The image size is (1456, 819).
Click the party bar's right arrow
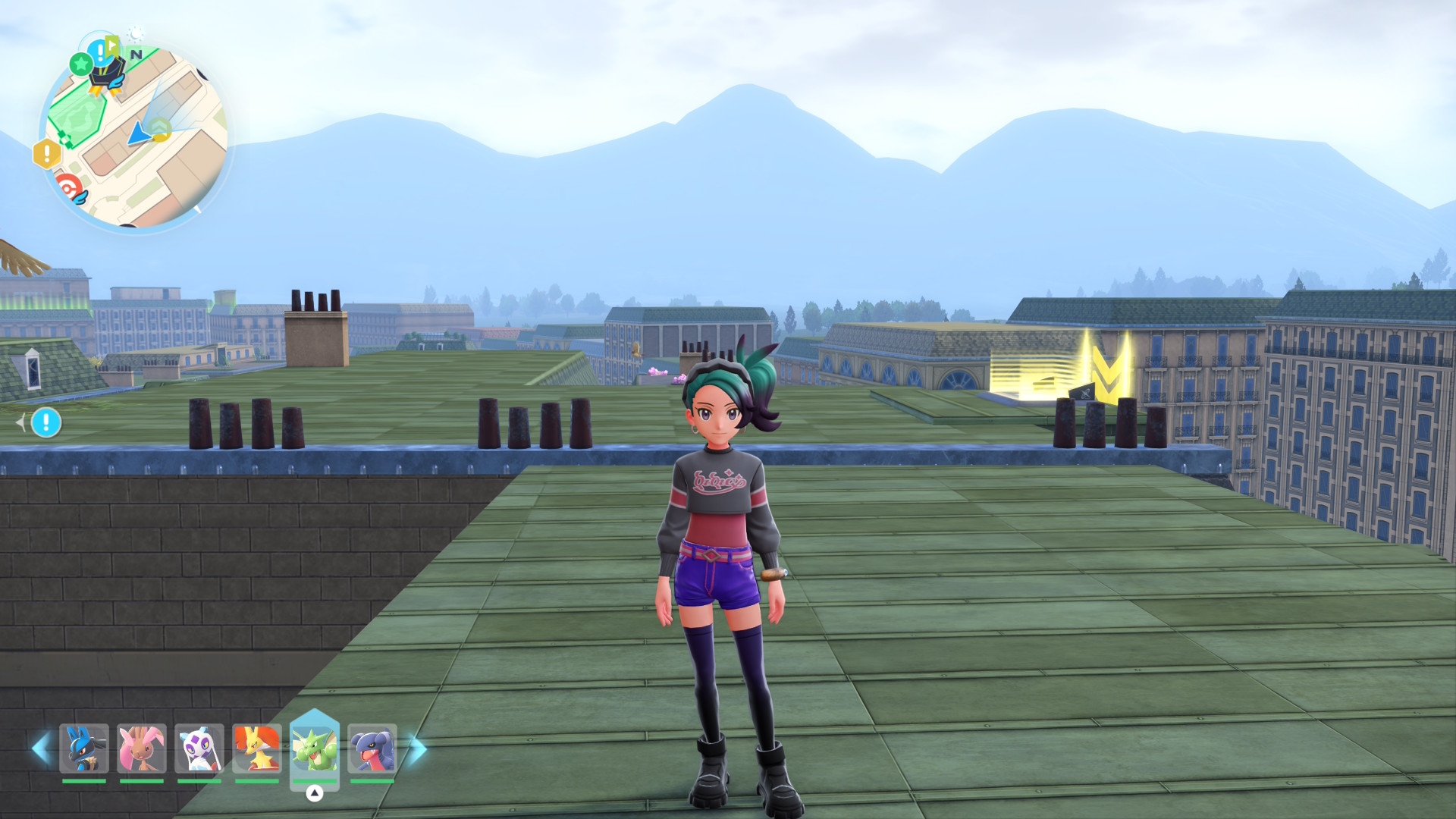(418, 748)
